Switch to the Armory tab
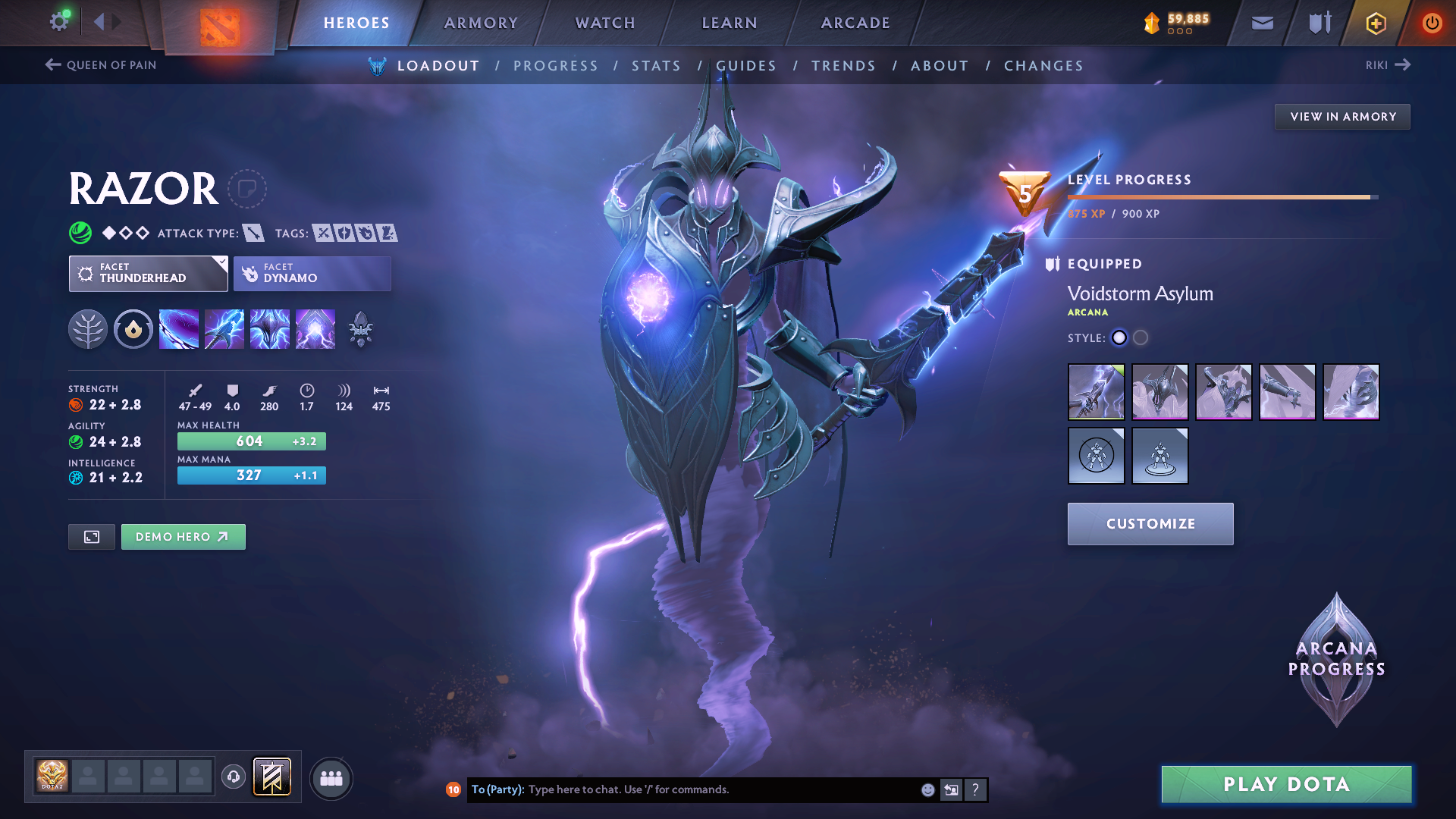Image resolution: width=1456 pixels, height=819 pixels. 481,23
